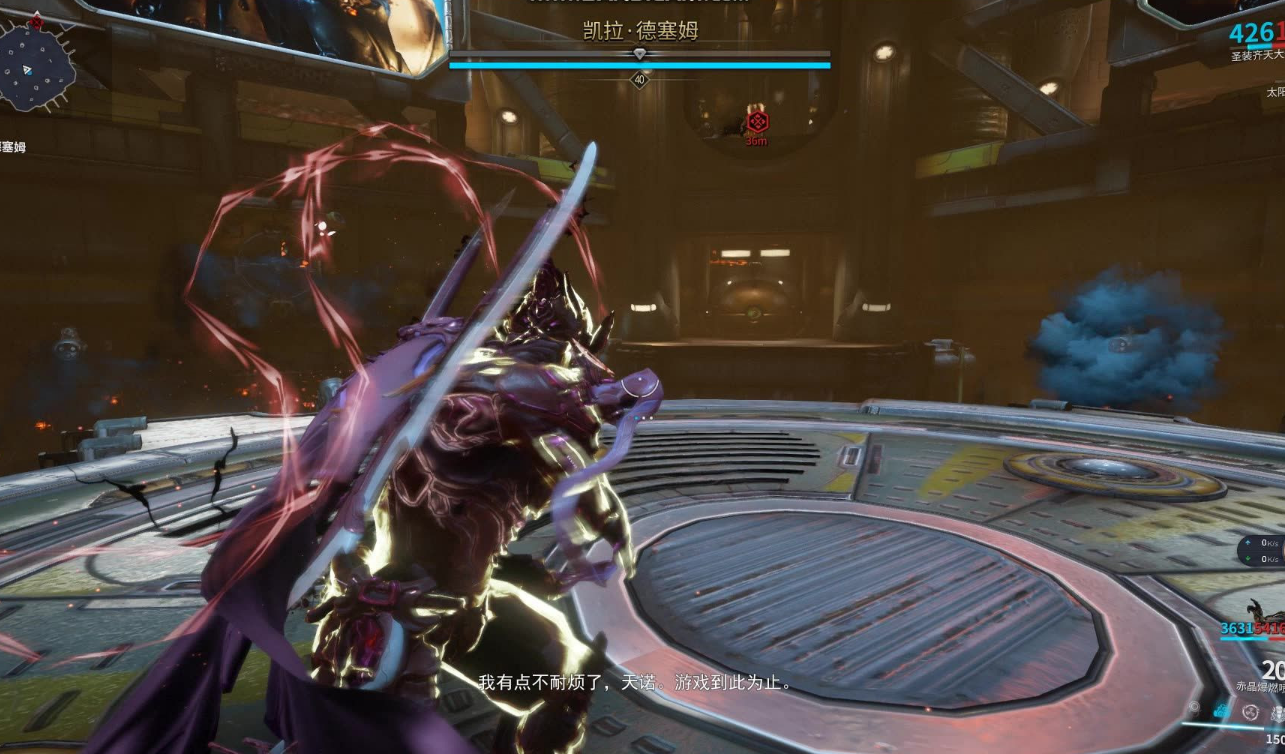The height and width of the screenshot is (754, 1285).
Task: Click the red boss marker on minimap
Action: click(38, 20)
